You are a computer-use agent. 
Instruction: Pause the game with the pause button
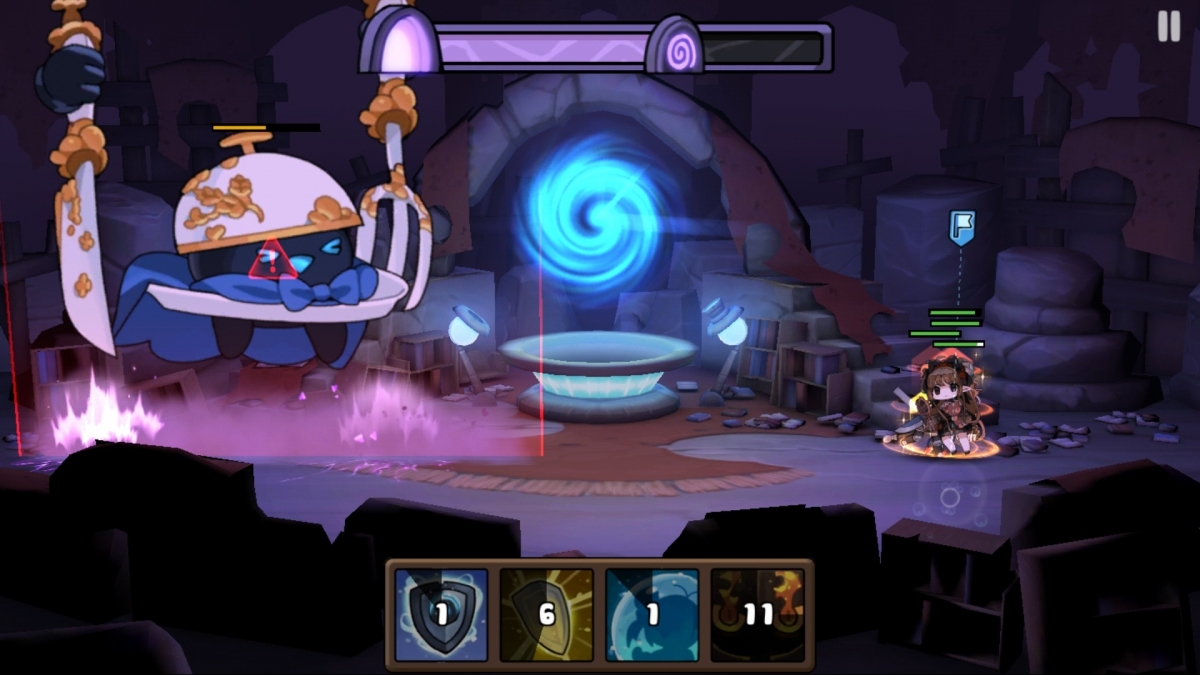(1168, 27)
